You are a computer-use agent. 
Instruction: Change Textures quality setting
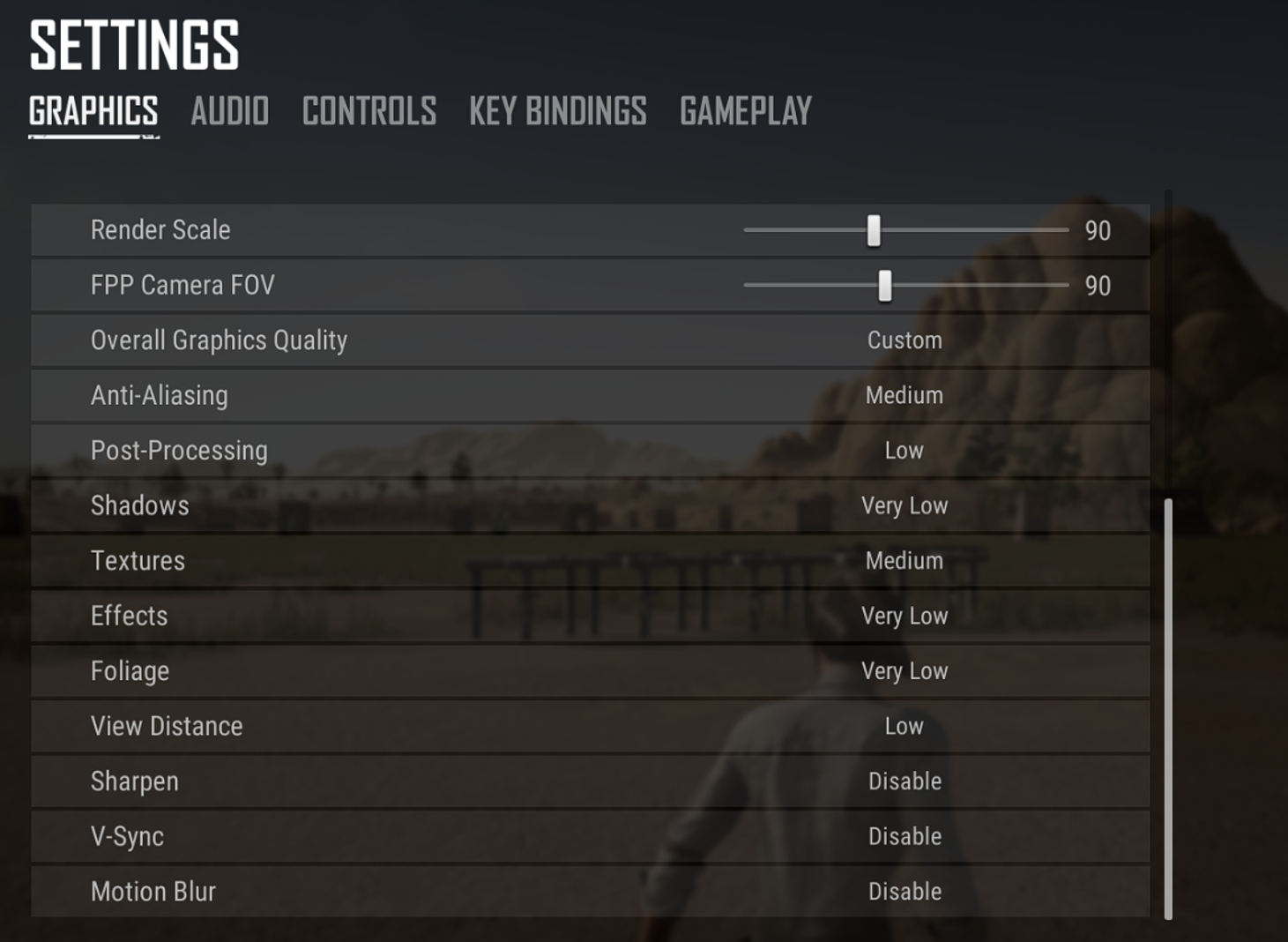(x=905, y=561)
